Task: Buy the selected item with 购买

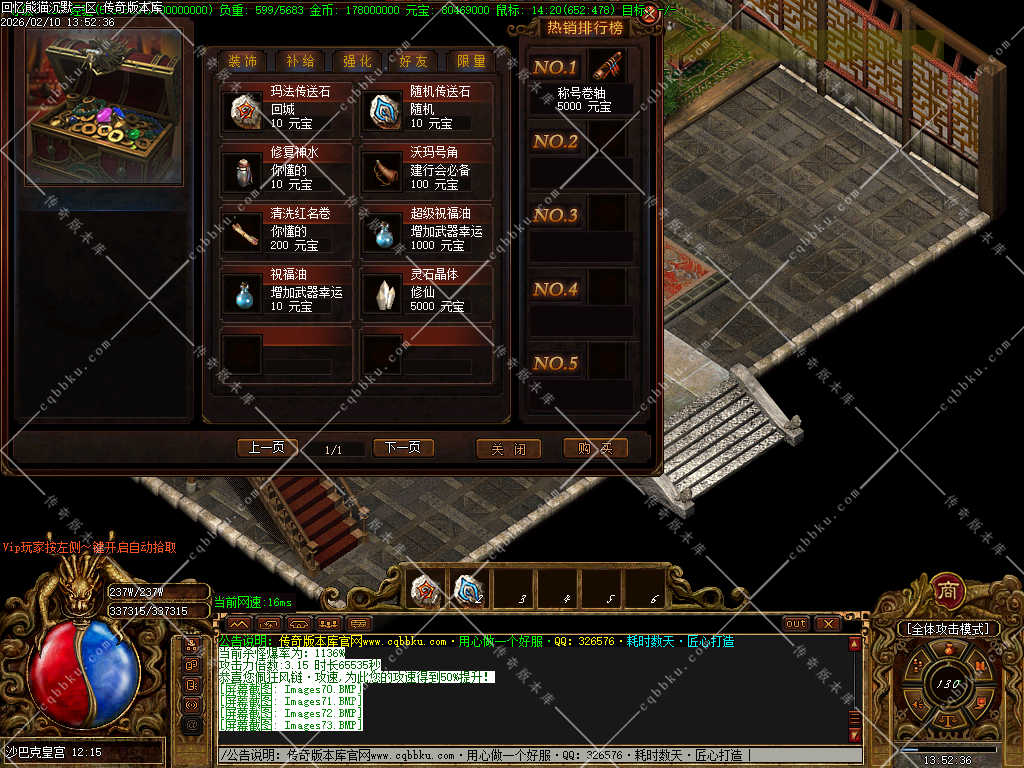Action: click(595, 449)
